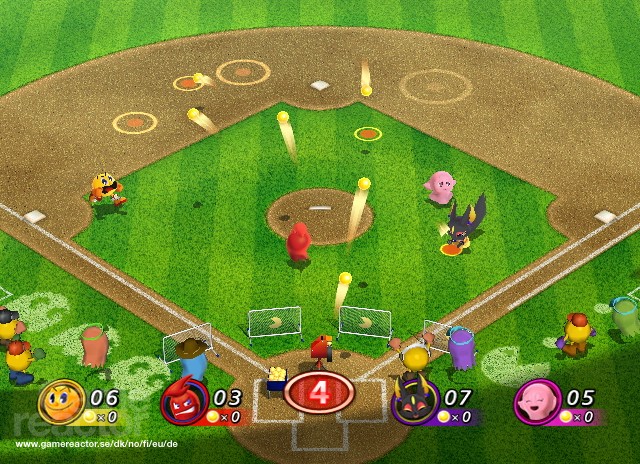Choose the black horned character portrait
Image resolution: width=640 pixels, height=464 pixels.
(x=412, y=403)
